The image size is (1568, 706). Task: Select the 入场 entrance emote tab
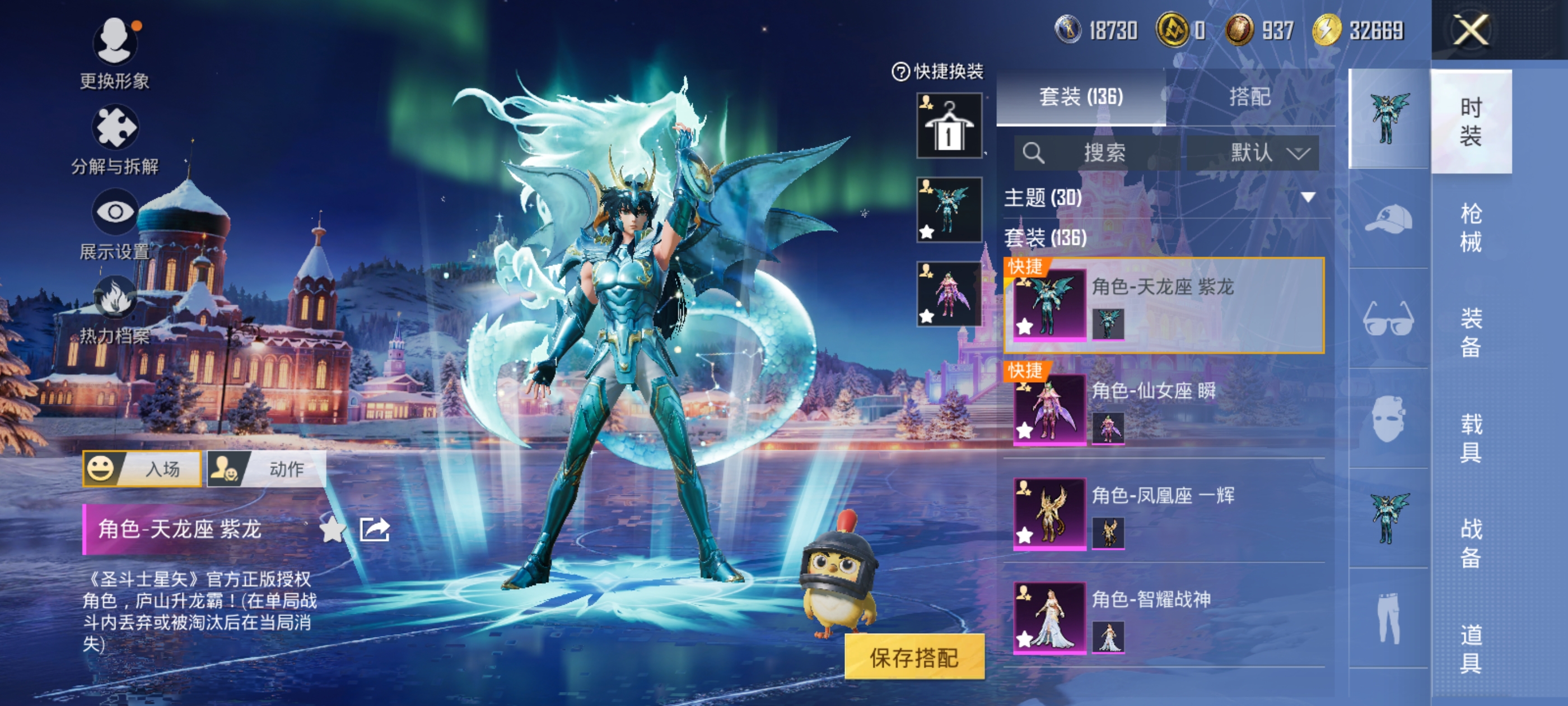(142, 468)
